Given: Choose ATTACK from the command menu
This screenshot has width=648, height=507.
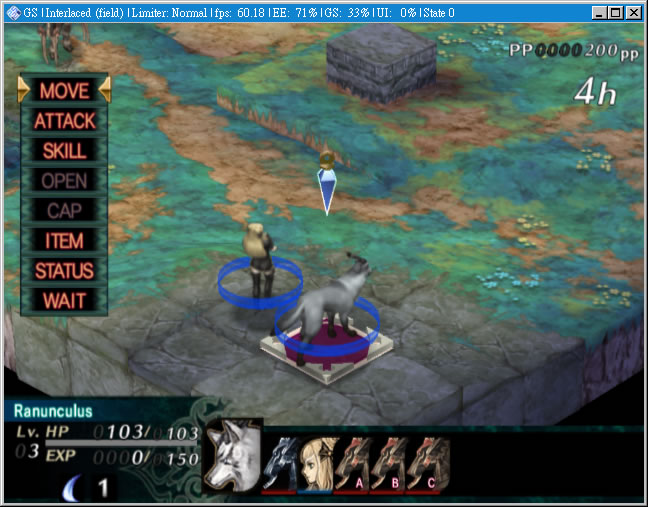Looking at the screenshot, I should pos(64,121).
